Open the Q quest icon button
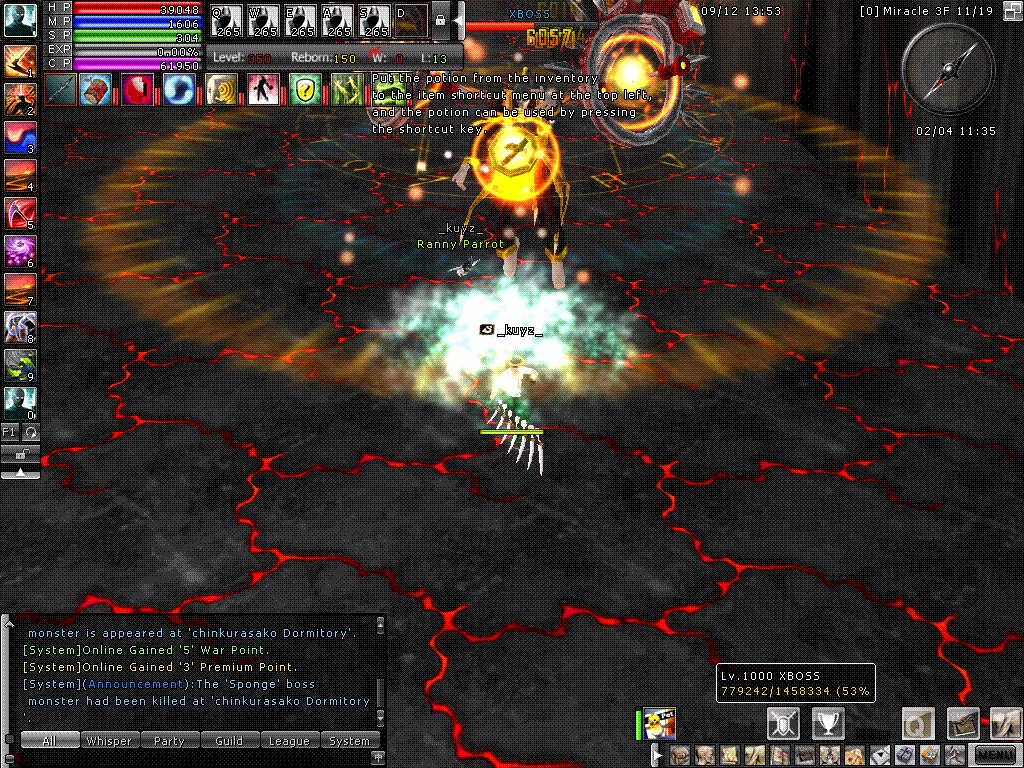This screenshot has width=1024, height=768. 916,722
